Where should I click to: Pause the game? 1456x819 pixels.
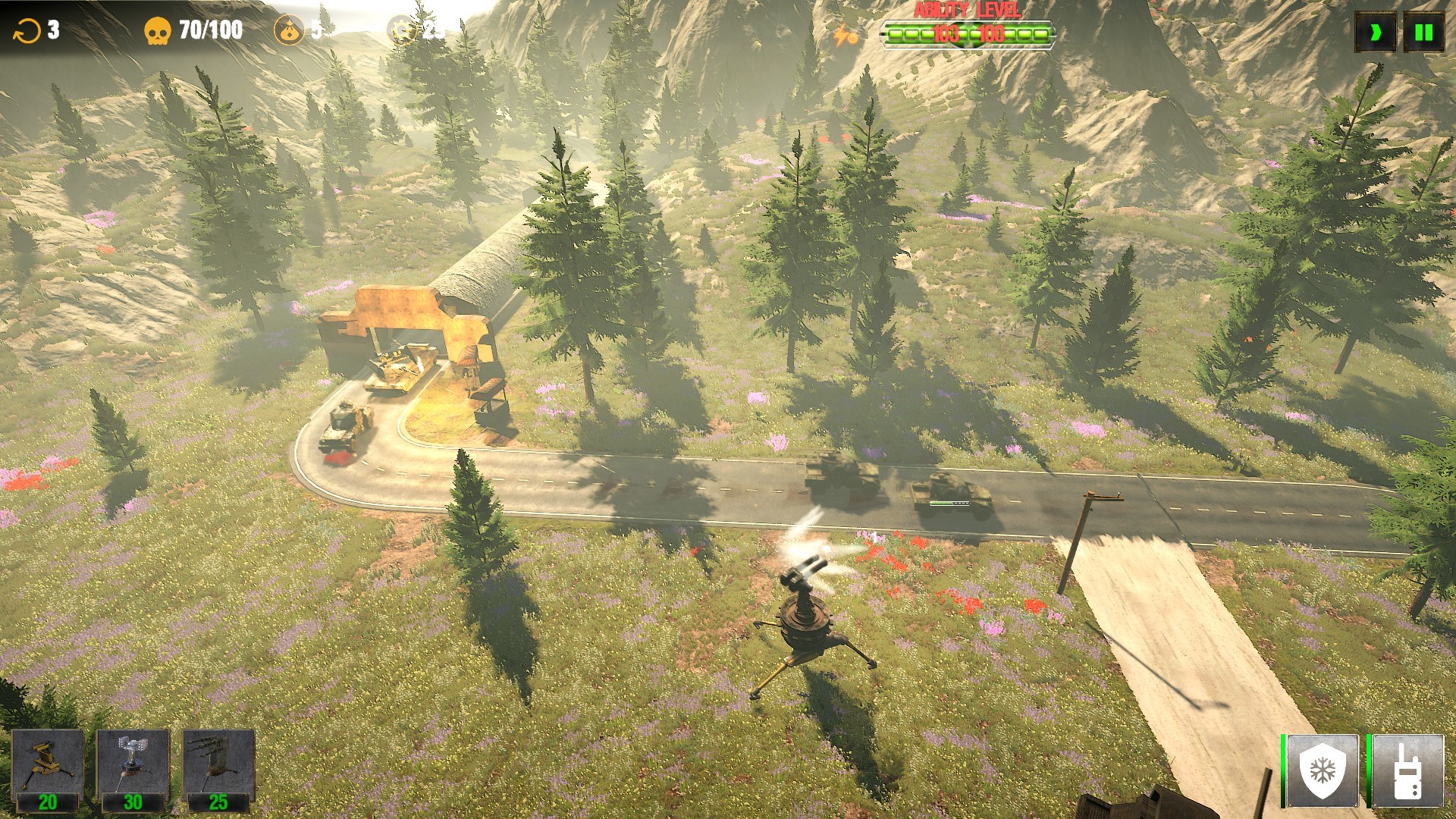point(1423,33)
